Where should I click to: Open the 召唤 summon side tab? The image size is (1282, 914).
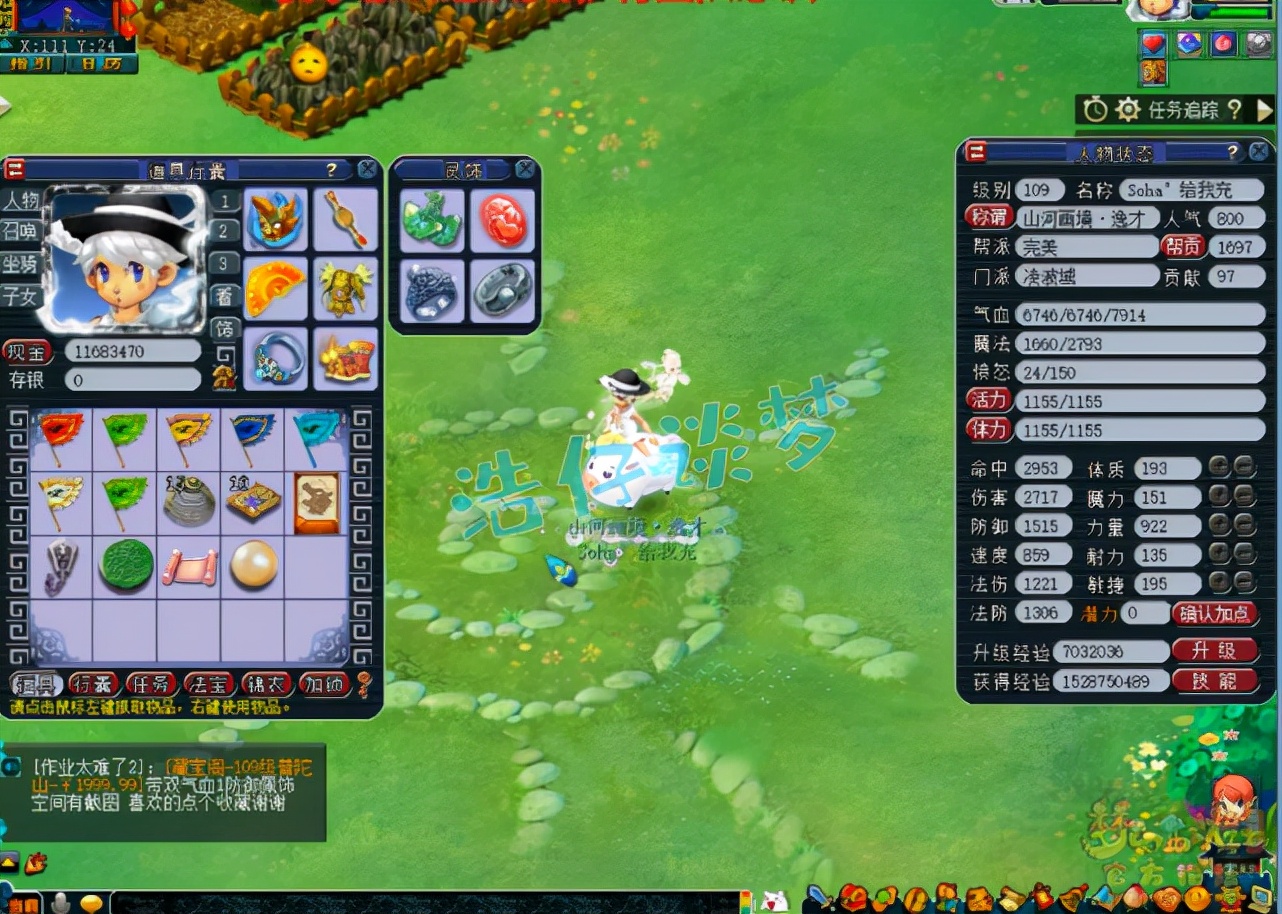coord(19,231)
